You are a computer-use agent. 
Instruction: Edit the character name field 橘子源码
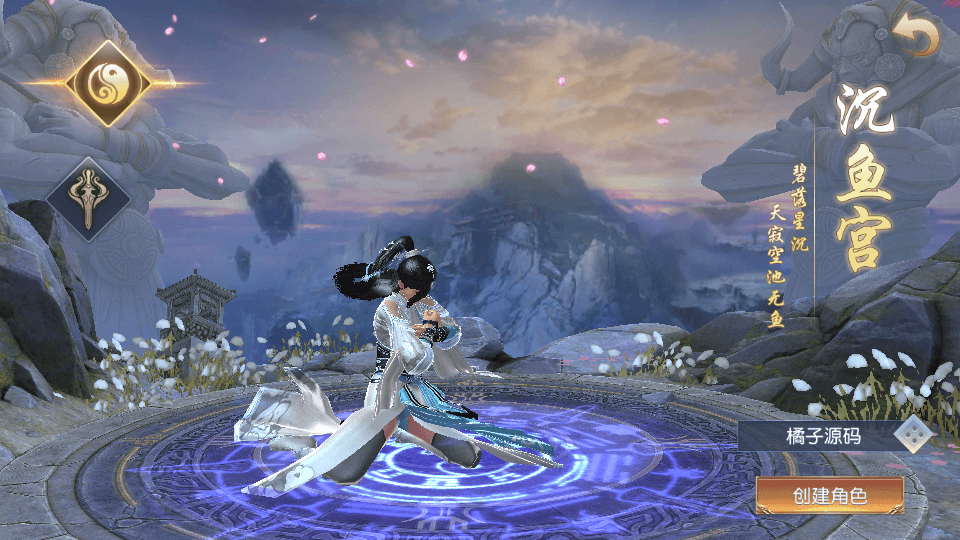820,435
